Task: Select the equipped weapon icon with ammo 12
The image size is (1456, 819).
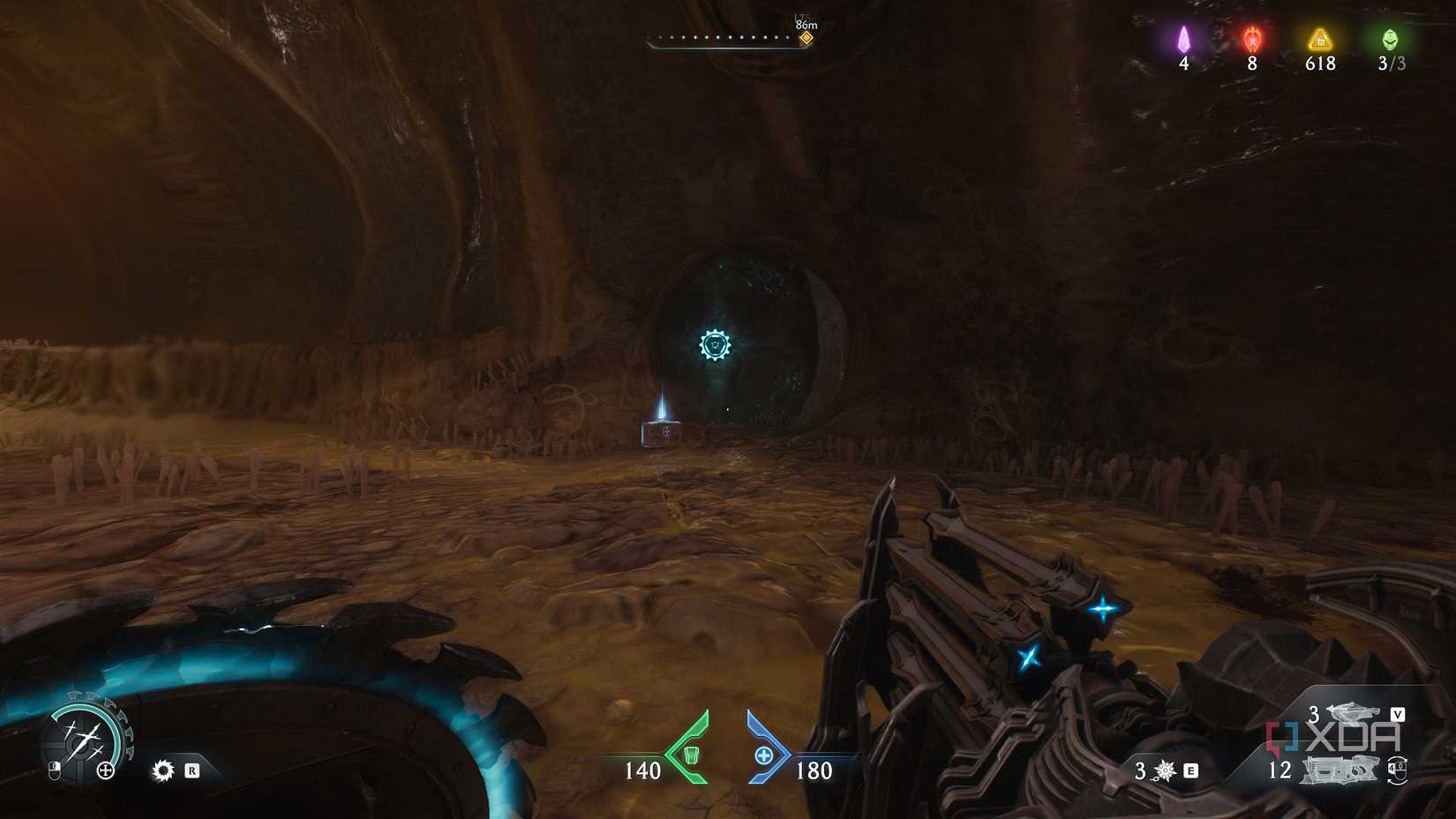Action: point(1340,770)
